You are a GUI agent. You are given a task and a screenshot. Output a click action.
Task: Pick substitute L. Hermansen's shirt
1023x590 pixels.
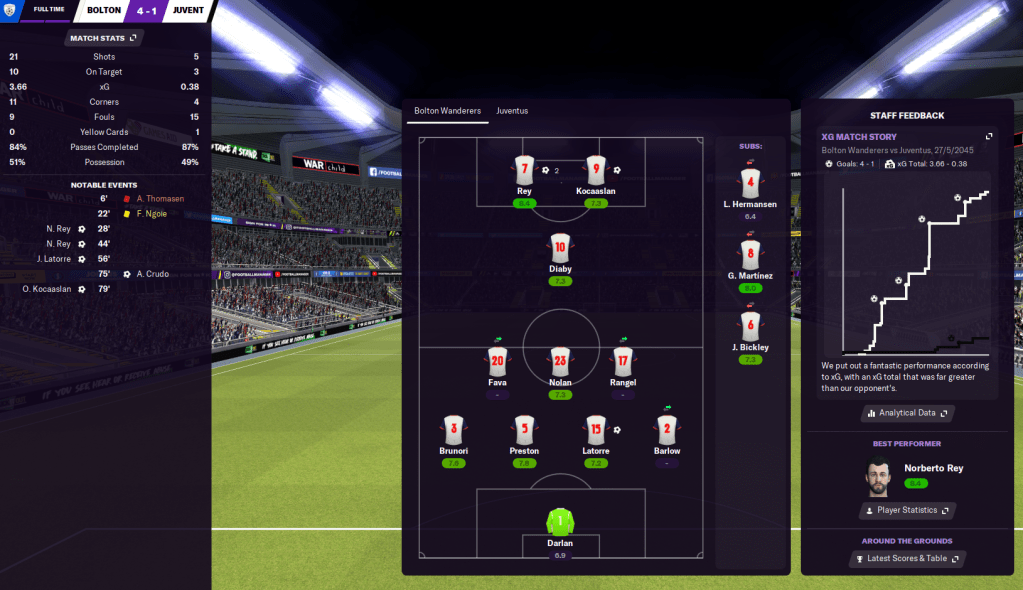click(x=751, y=183)
